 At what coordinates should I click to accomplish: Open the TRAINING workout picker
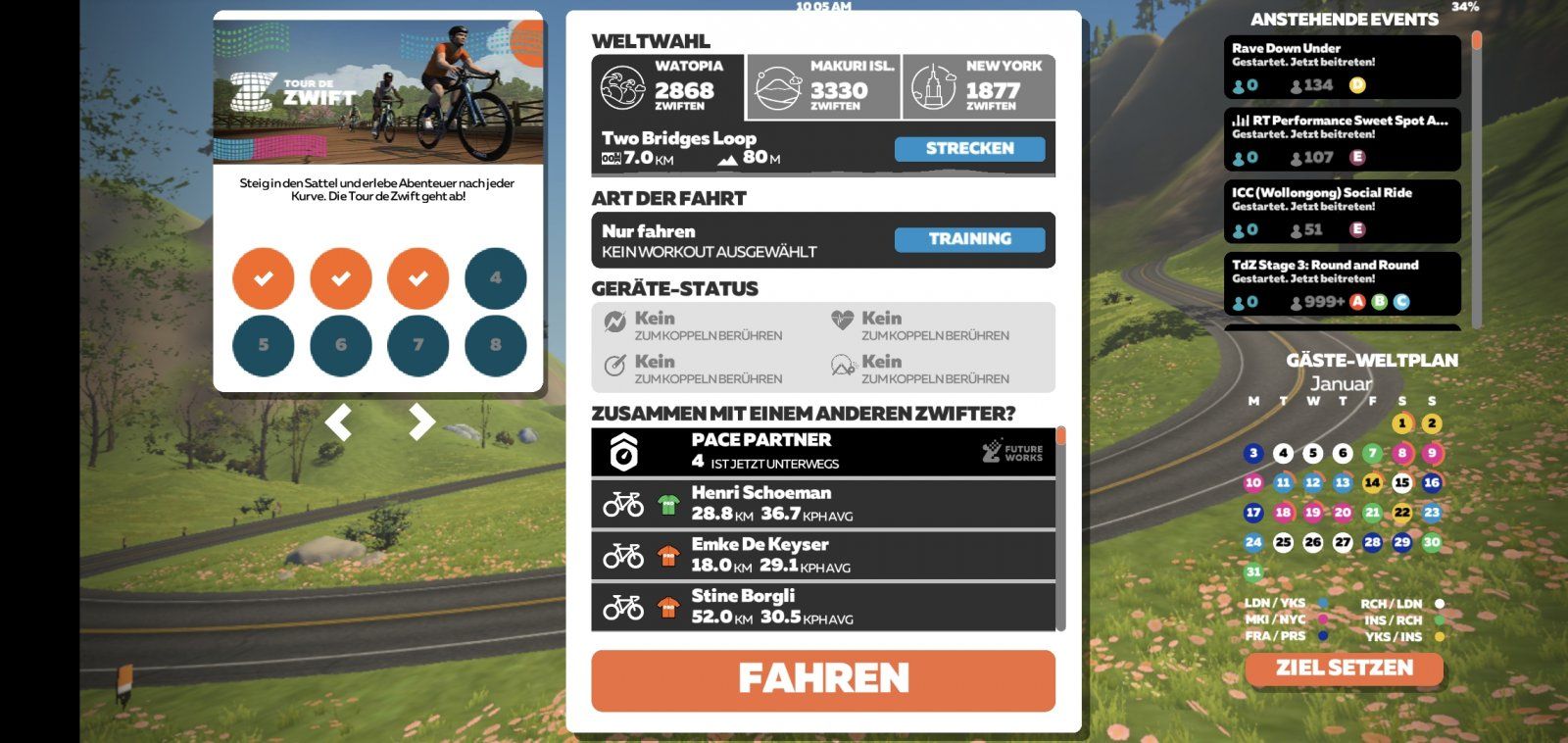(969, 239)
